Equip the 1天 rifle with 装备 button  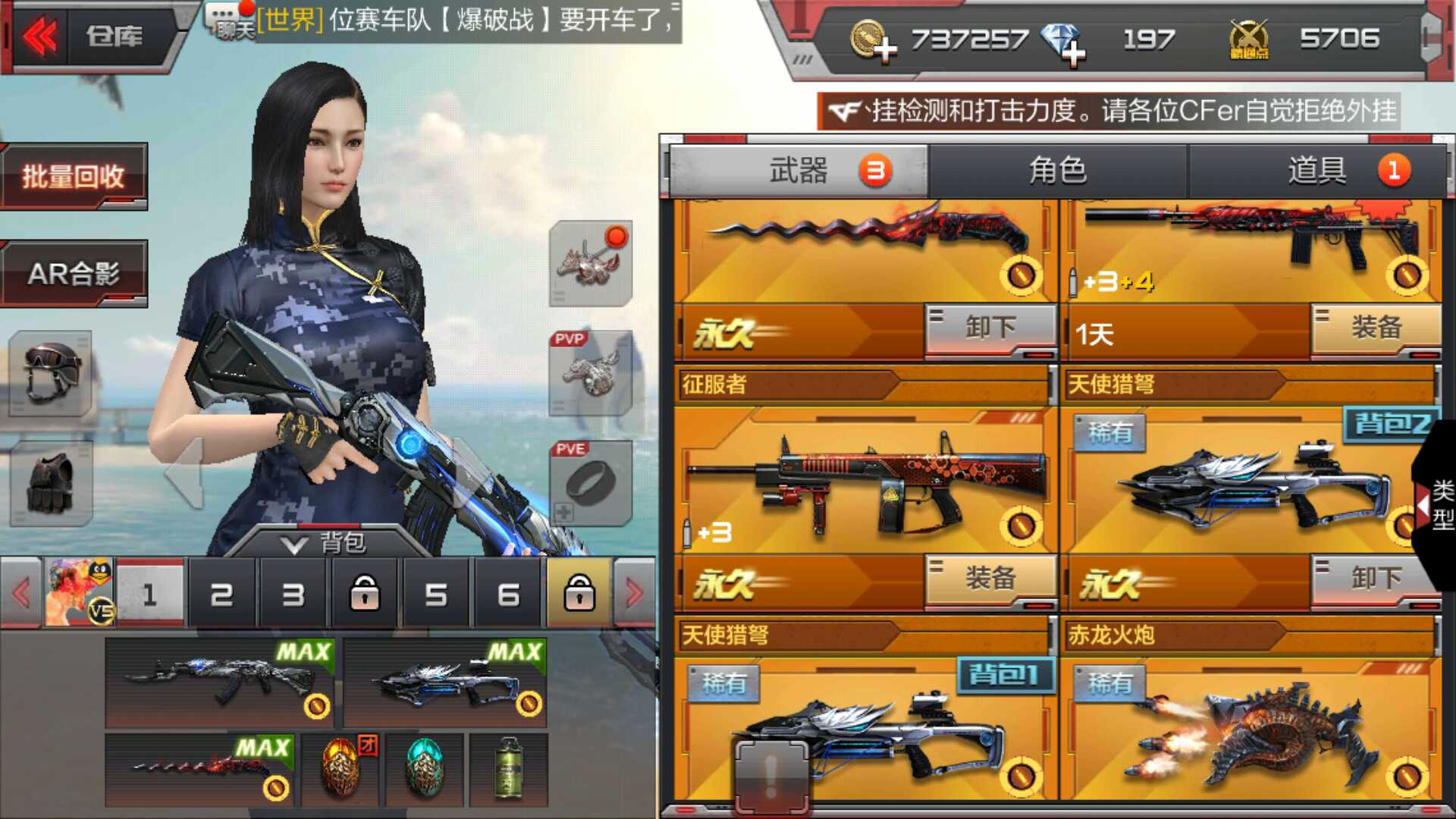[1376, 328]
